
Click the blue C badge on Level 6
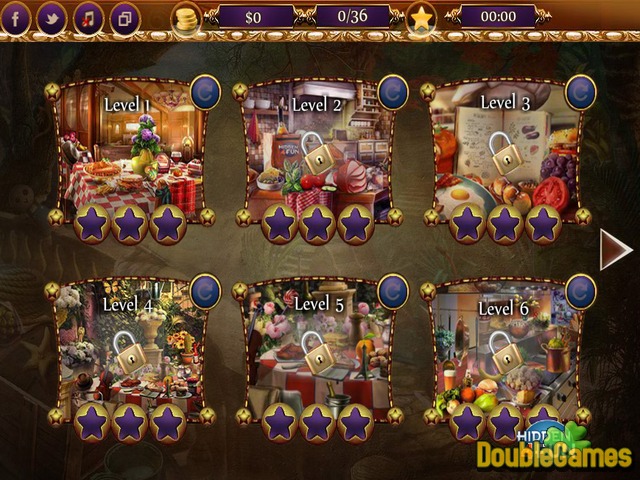click(x=581, y=291)
